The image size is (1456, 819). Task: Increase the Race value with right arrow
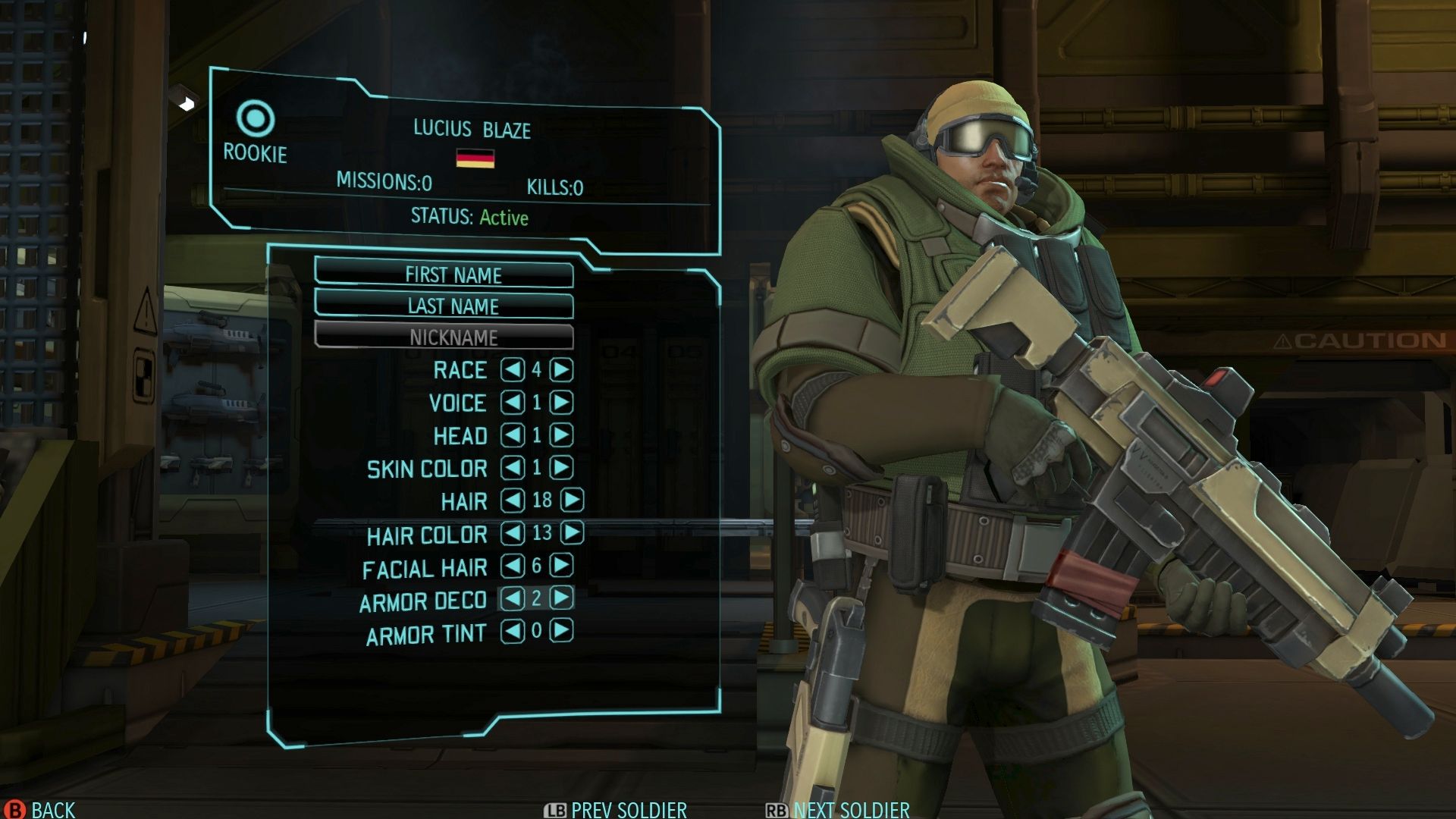561,369
